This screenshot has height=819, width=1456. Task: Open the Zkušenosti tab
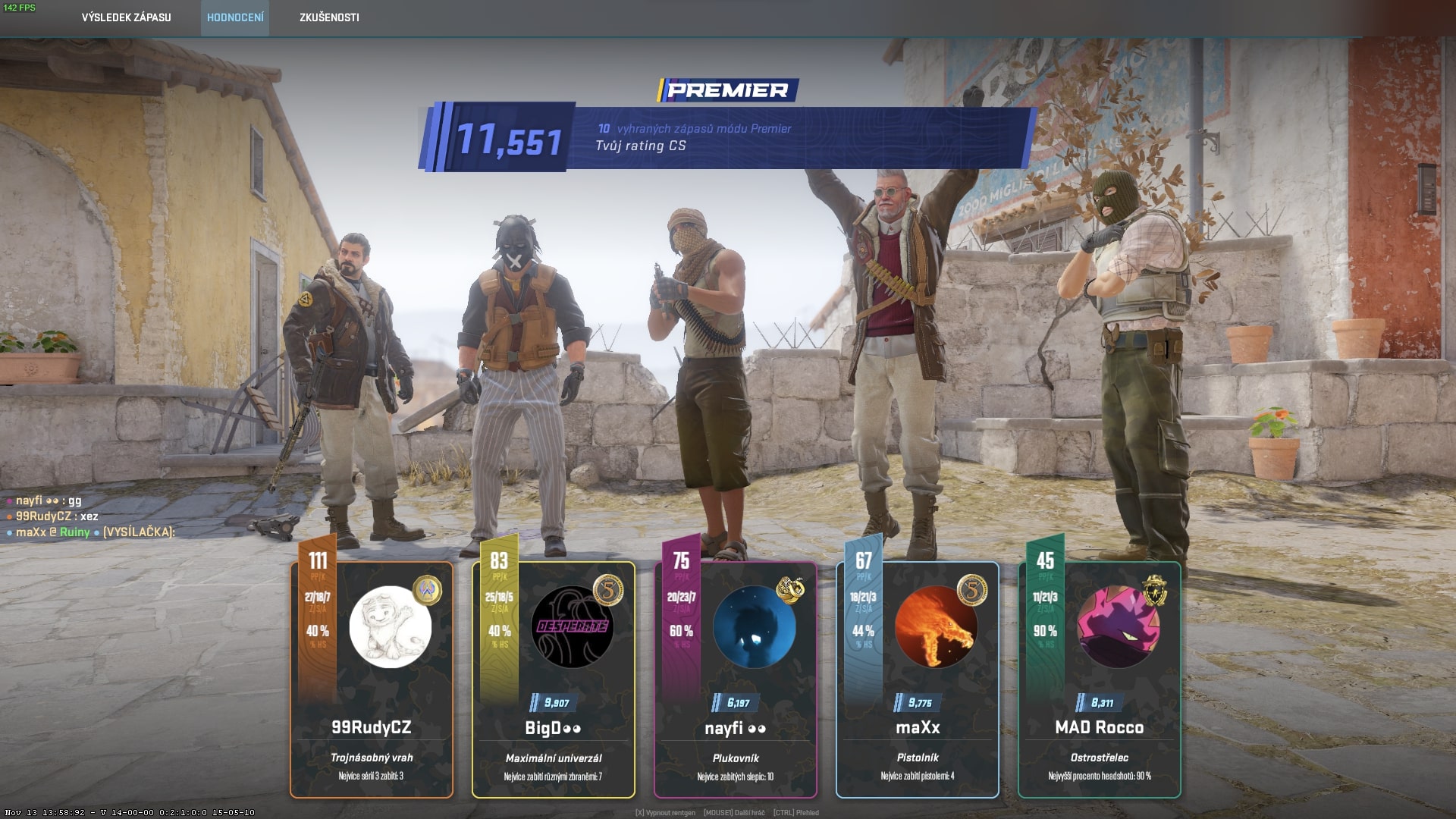pyautogui.click(x=329, y=17)
